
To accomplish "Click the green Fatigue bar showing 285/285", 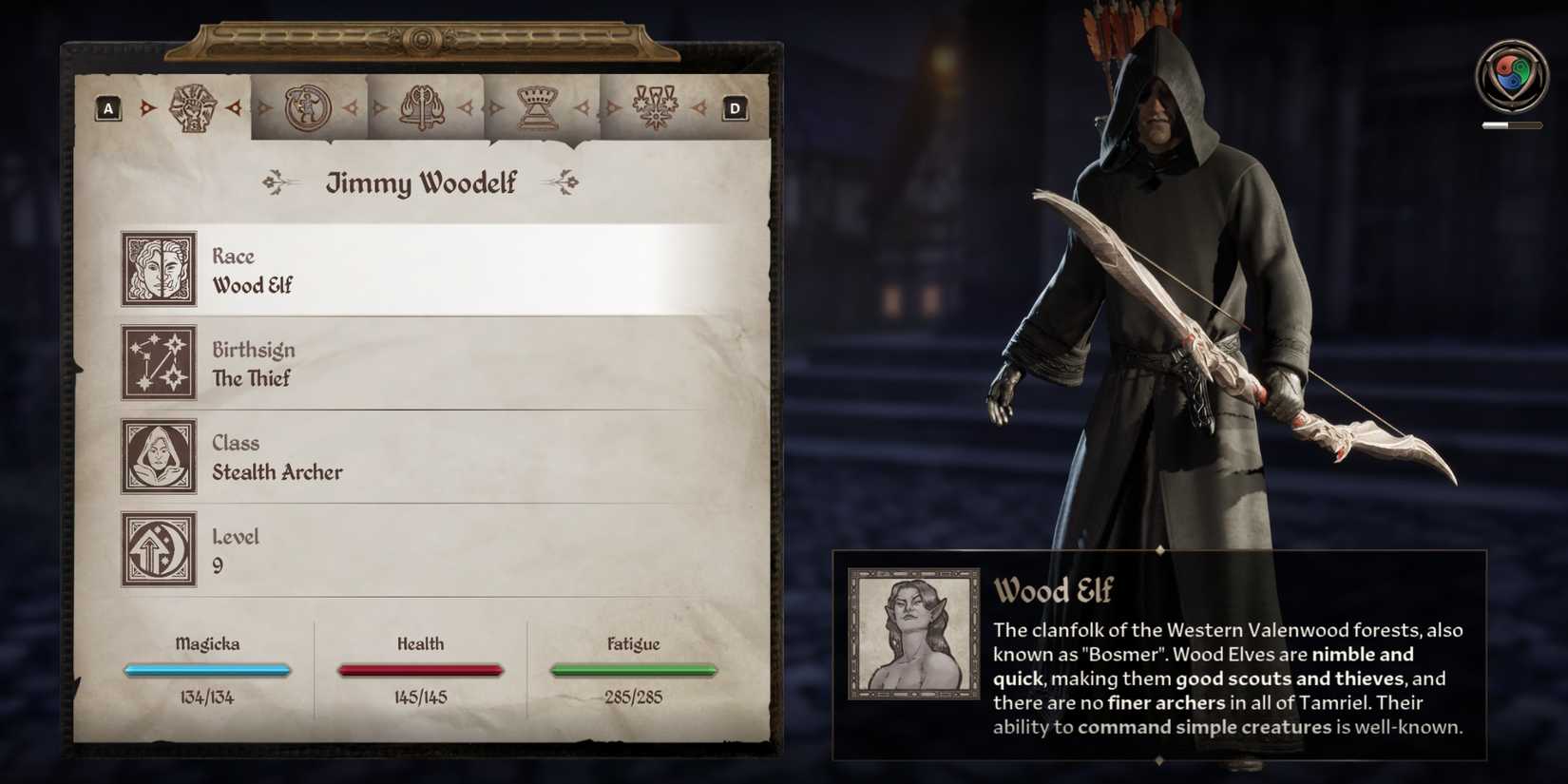I will pyautogui.click(x=634, y=670).
